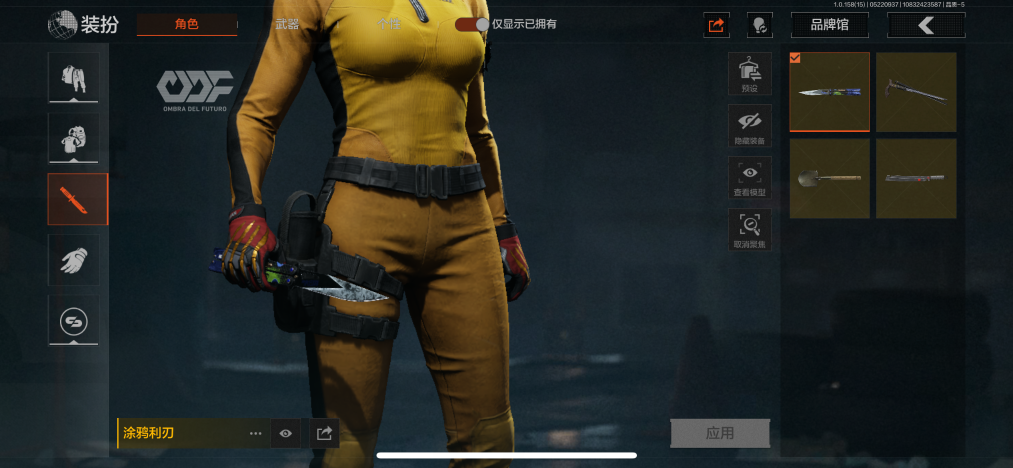
Task: Click the orange share icon at top
Action: pyautogui.click(x=716, y=25)
